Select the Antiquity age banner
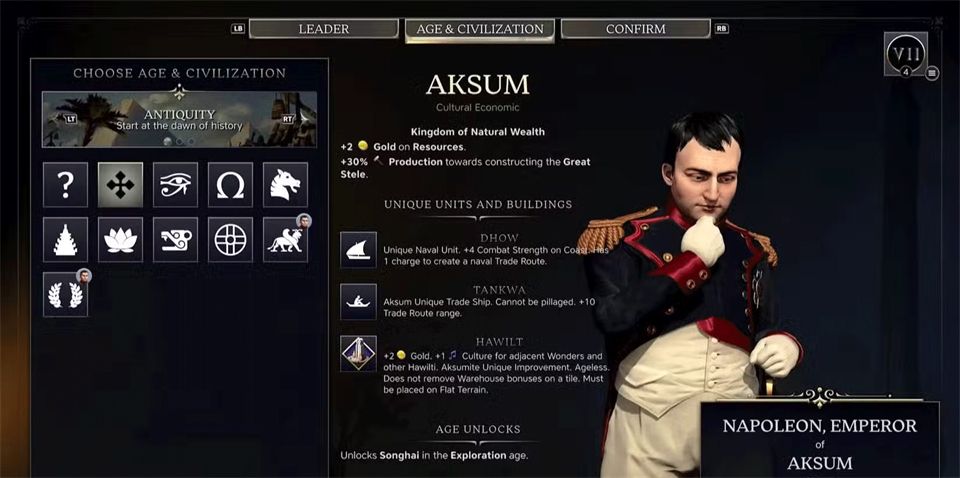960x478 pixels. (x=179, y=119)
